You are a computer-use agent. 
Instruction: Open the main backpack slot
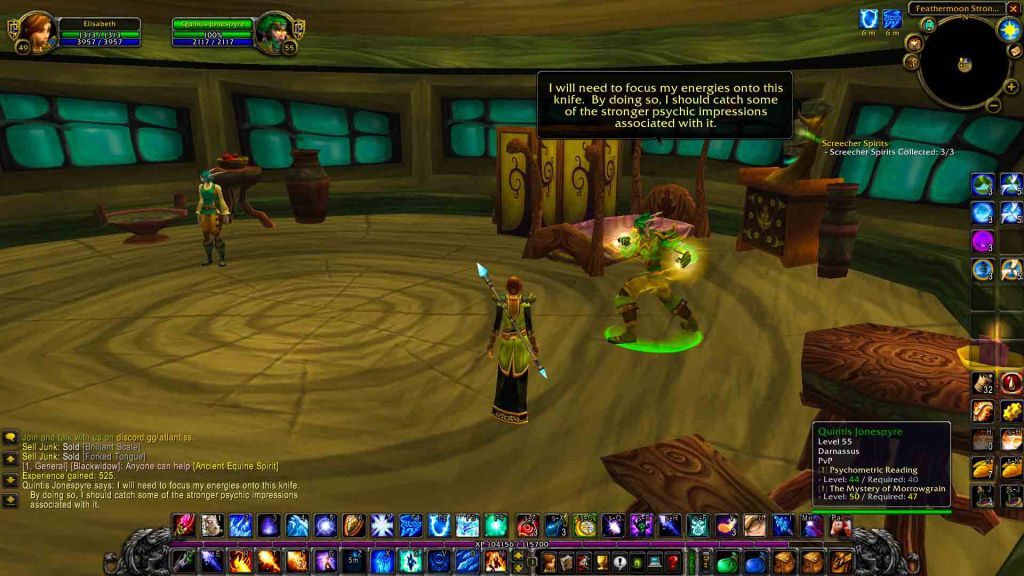click(841, 562)
